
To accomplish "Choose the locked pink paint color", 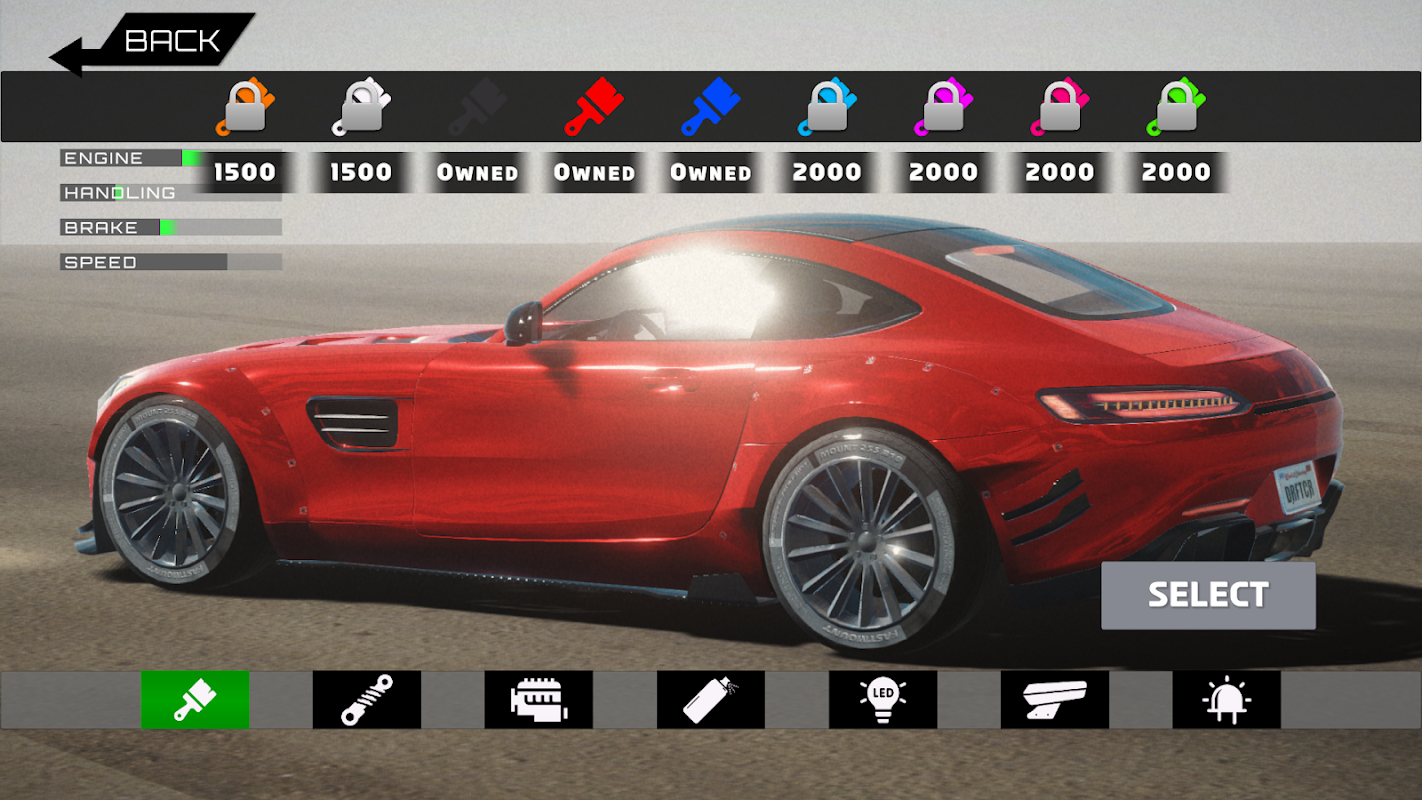I will tap(1060, 106).
